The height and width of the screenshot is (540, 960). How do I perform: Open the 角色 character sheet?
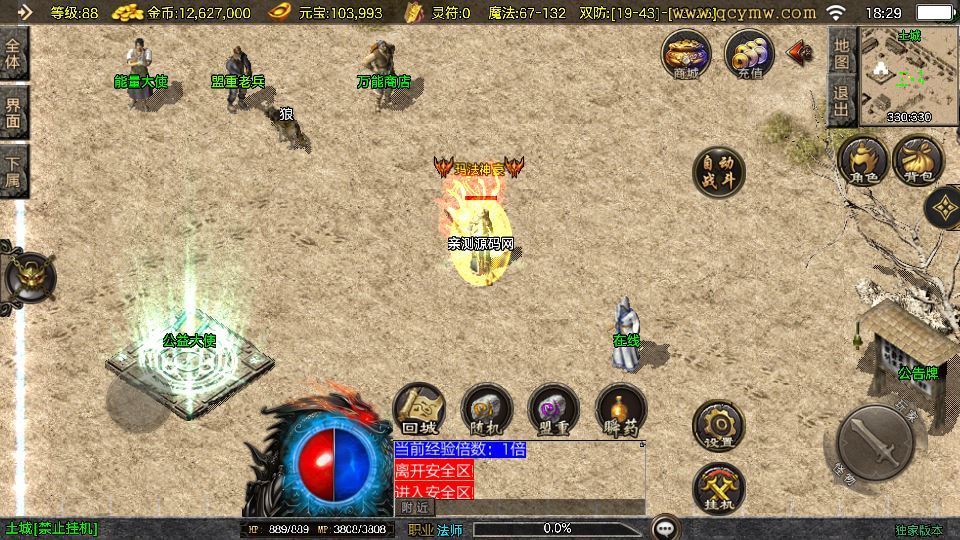click(862, 162)
